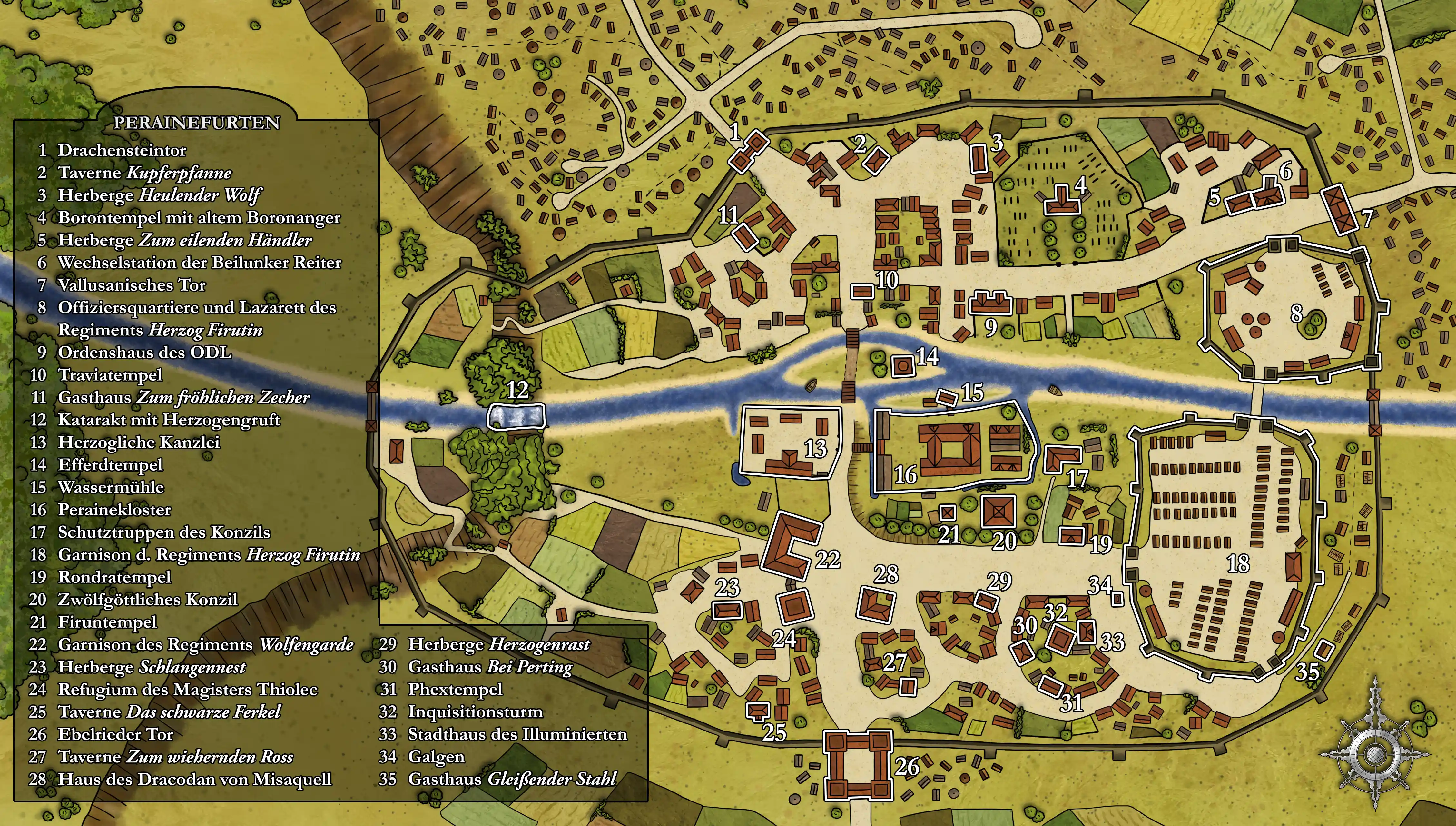
Task: Select map marker 4 on the graveyard temple
Action: point(1081,185)
